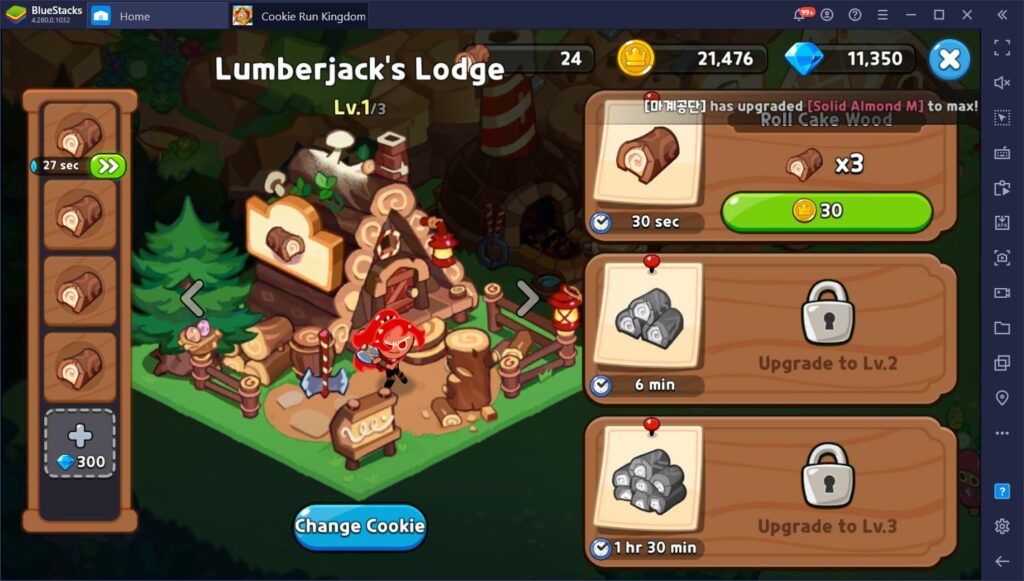Speed up production with the green fast-forward button
Screen dimensions: 1024x581
pos(108,166)
